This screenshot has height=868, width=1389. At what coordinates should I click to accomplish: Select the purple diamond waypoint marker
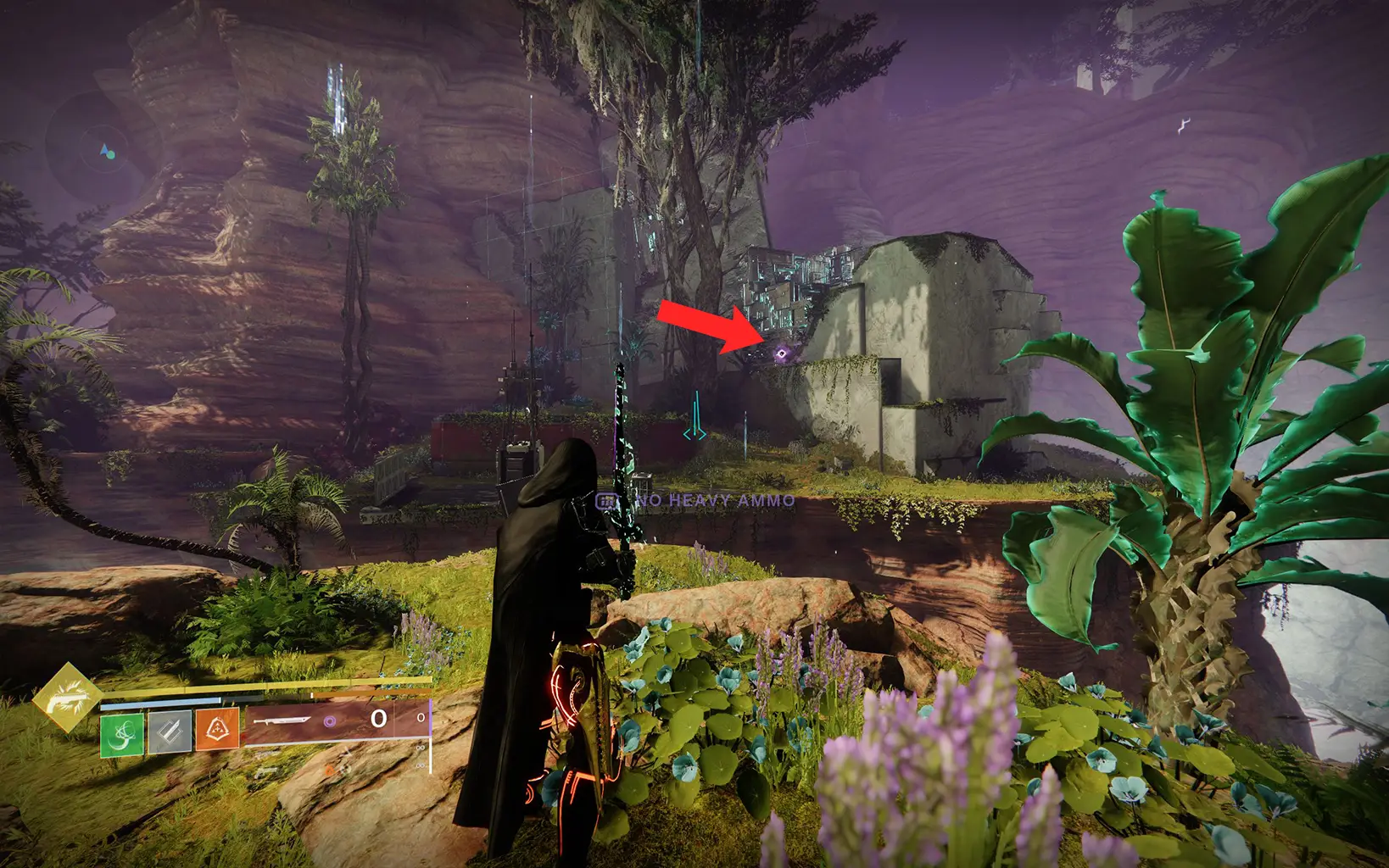pos(781,353)
